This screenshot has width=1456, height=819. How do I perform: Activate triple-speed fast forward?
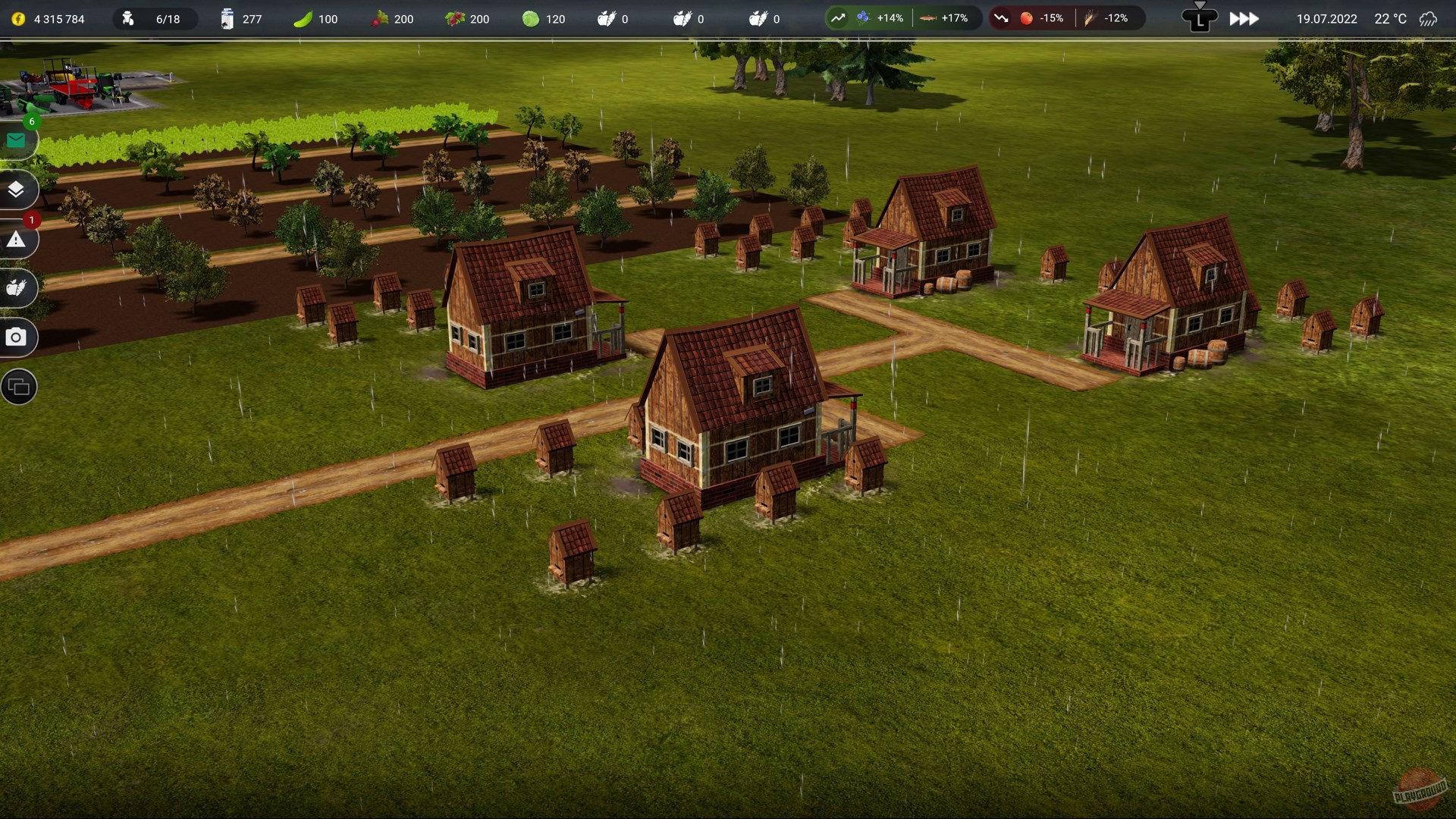(1244, 19)
